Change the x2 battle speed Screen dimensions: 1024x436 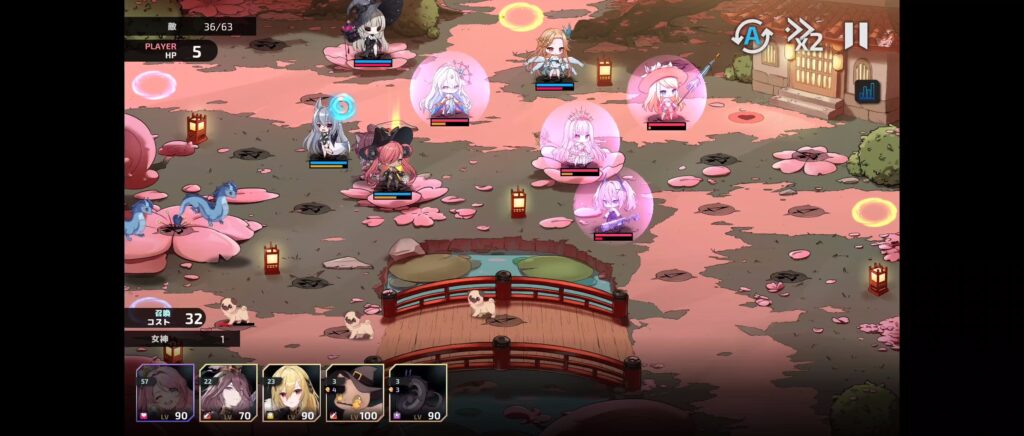coord(804,36)
